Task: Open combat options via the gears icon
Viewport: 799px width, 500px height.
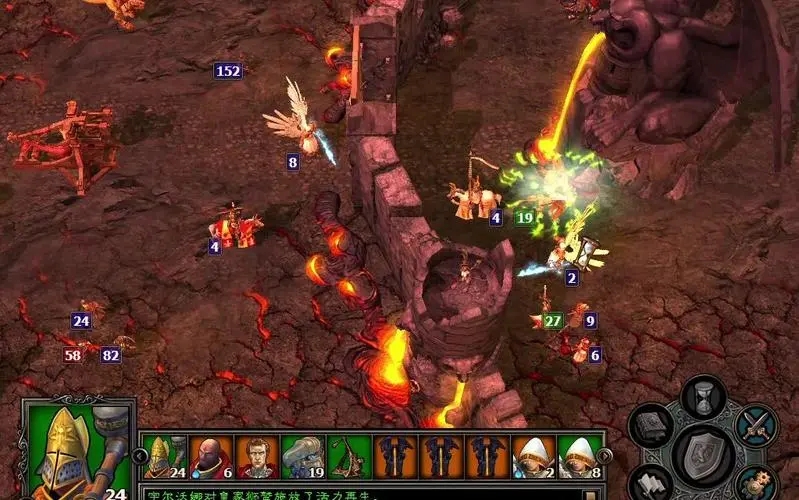Action: tap(756, 483)
